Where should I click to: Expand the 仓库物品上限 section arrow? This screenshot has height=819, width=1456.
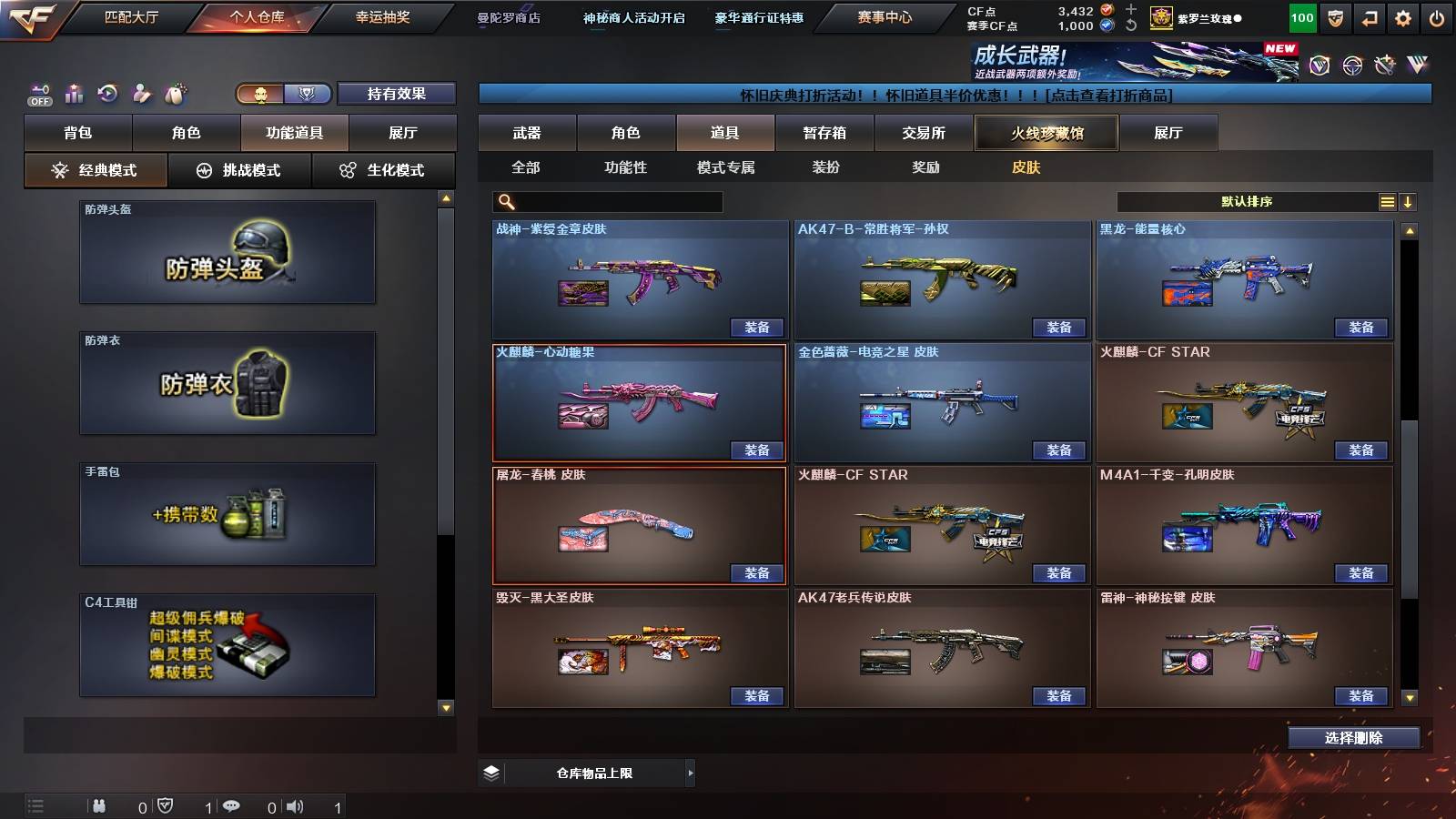point(689,773)
